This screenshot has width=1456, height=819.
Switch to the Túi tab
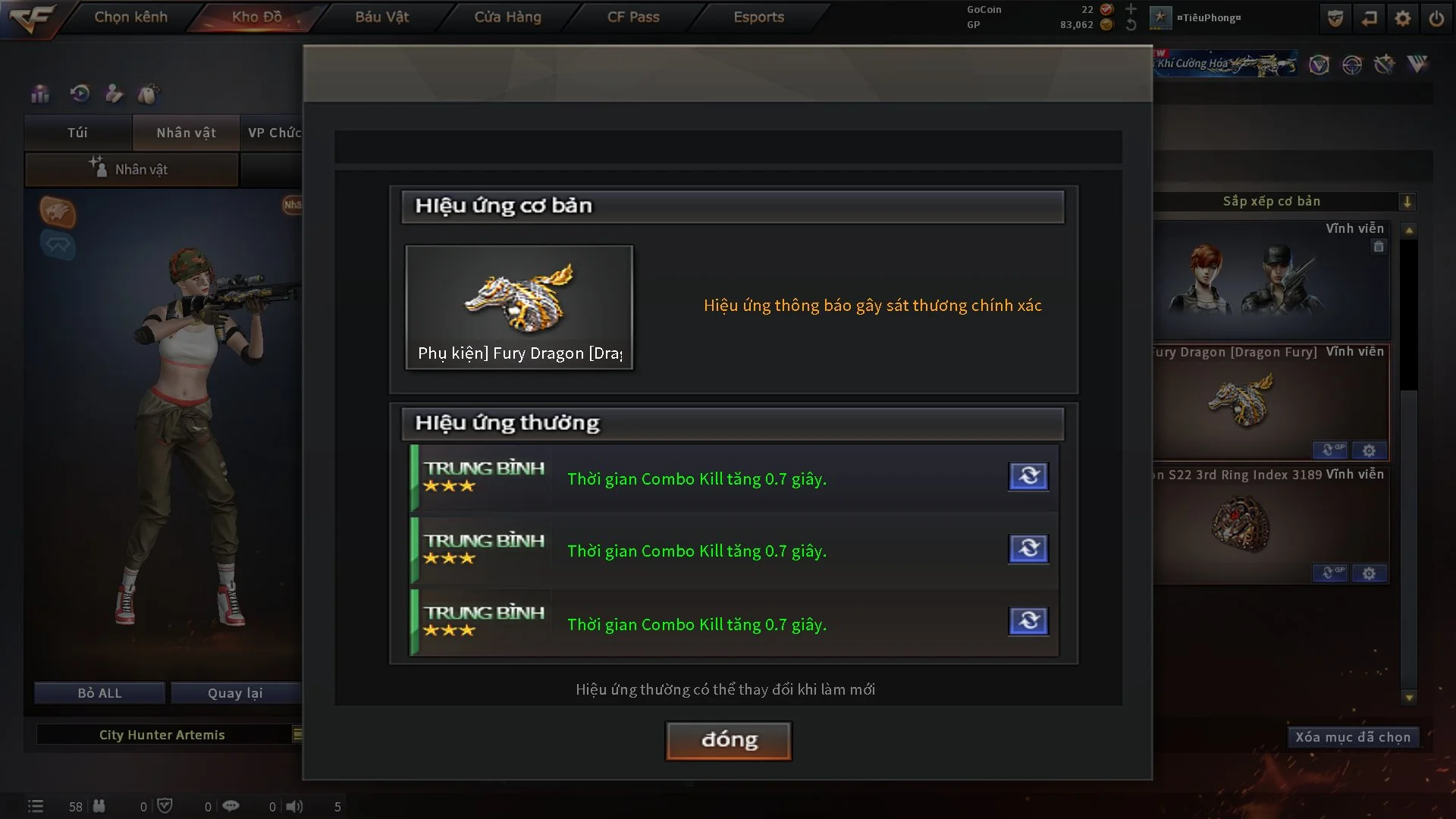click(x=77, y=133)
